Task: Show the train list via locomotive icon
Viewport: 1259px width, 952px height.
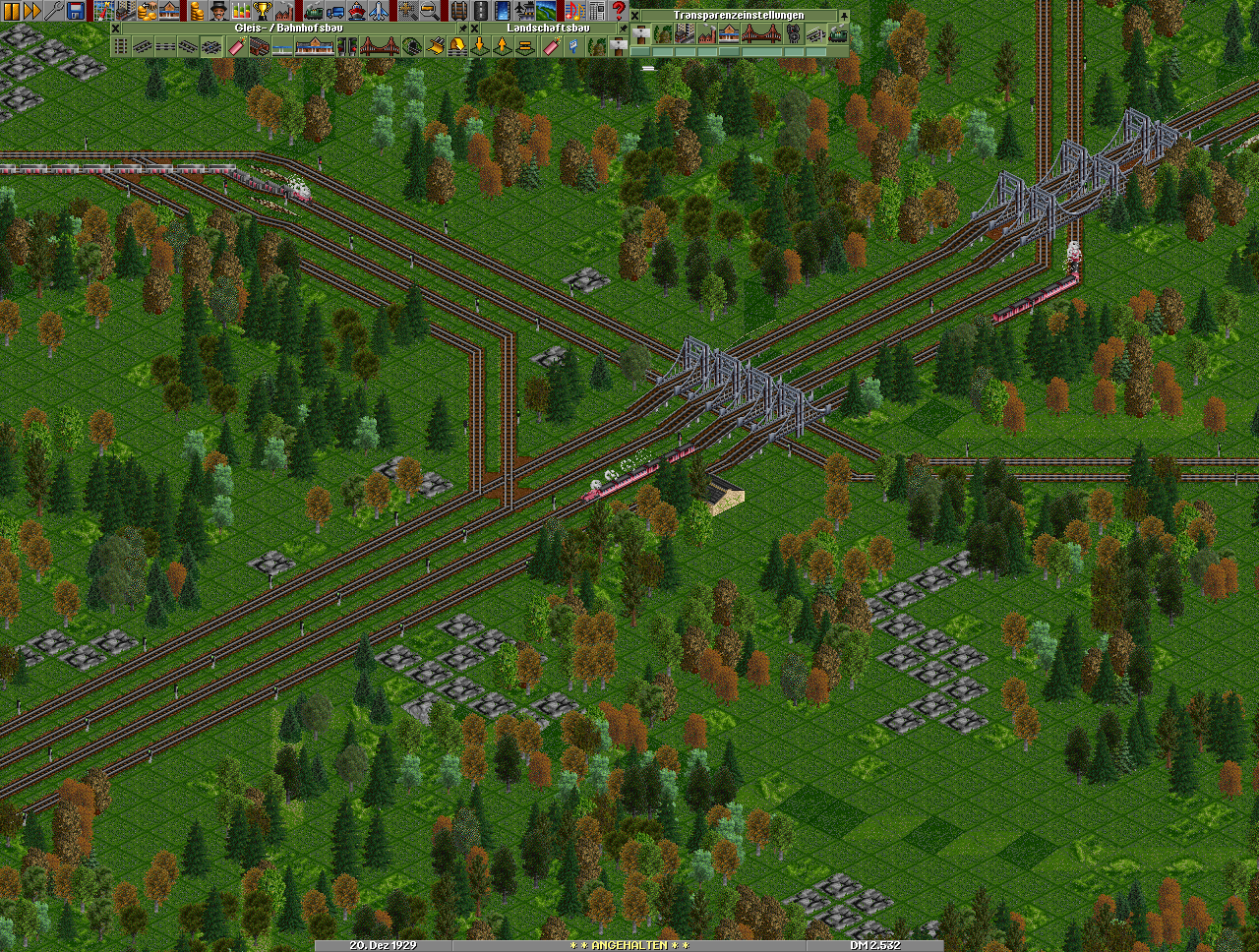Action: (313, 11)
